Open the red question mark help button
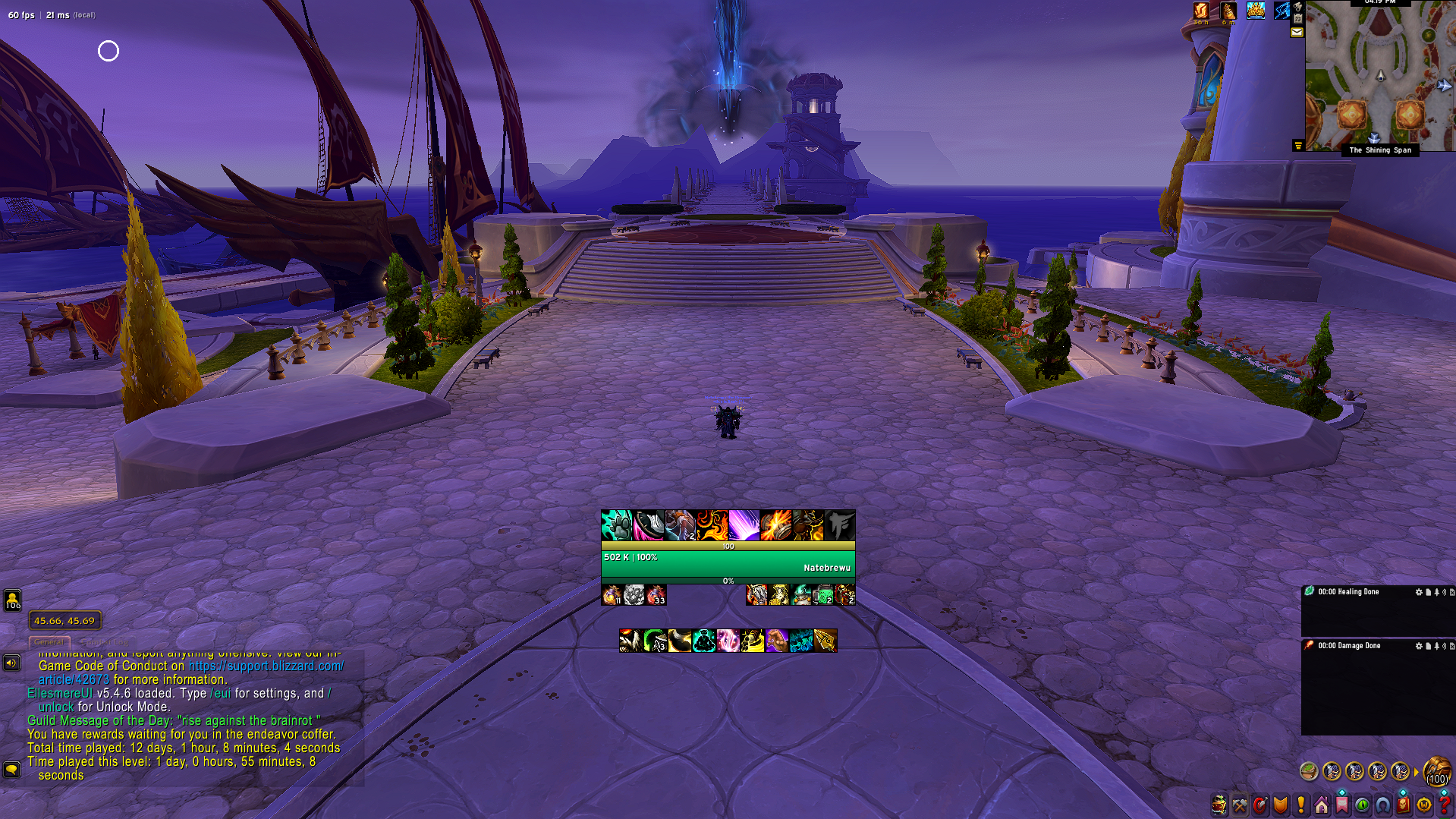 tap(1444, 805)
